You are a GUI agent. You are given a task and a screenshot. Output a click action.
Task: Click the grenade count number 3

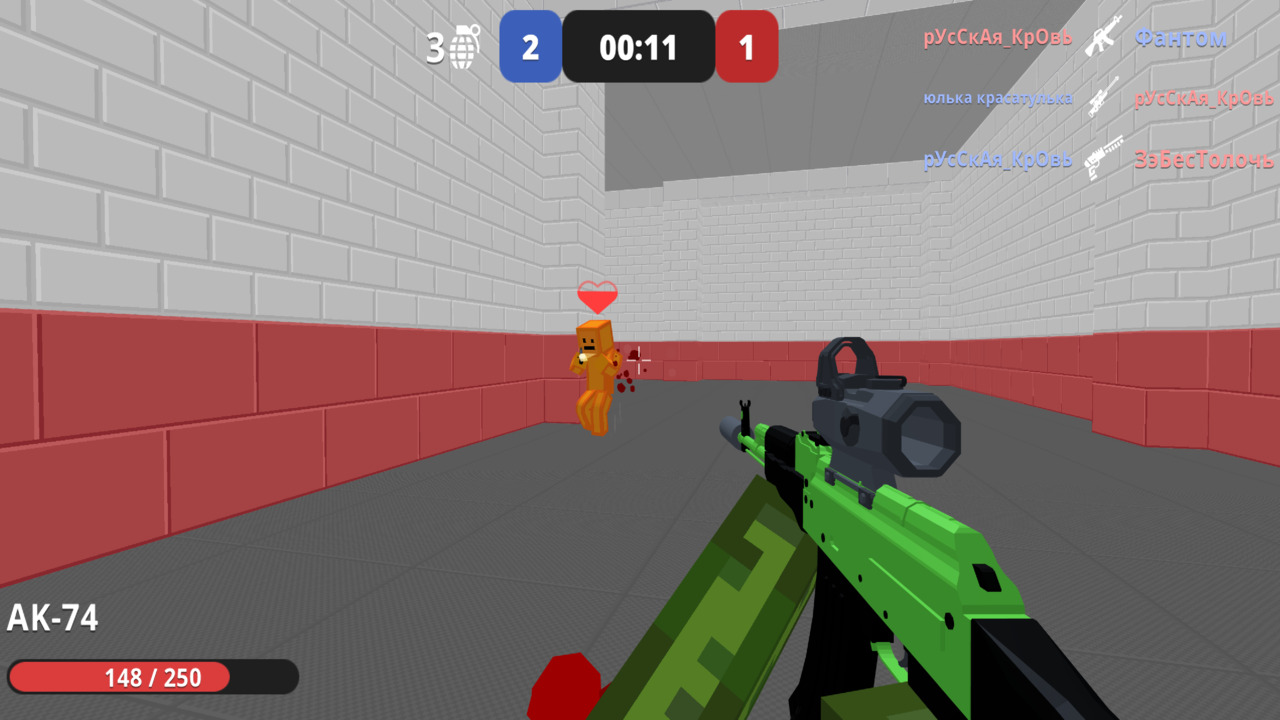pyautogui.click(x=436, y=45)
